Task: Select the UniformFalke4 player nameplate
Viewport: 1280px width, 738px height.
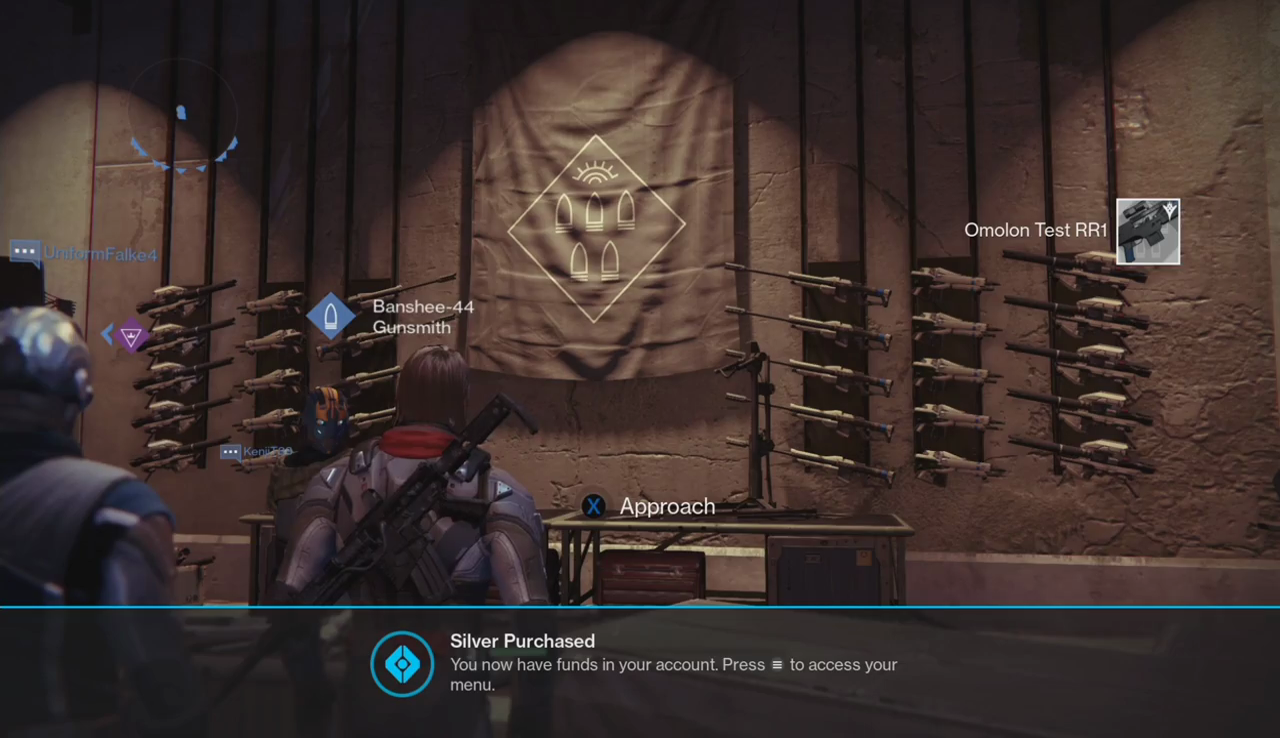Action: pyautogui.click(x=84, y=254)
